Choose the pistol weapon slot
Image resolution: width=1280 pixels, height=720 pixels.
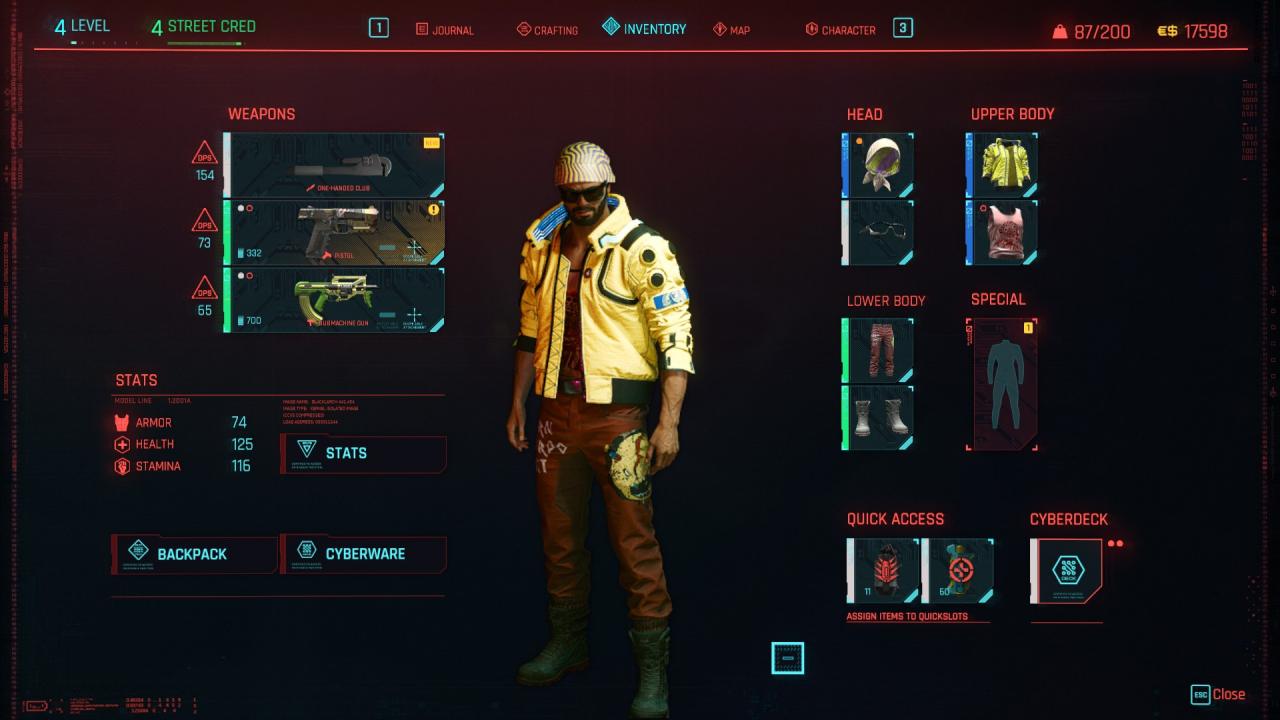pyautogui.click(x=334, y=233)
